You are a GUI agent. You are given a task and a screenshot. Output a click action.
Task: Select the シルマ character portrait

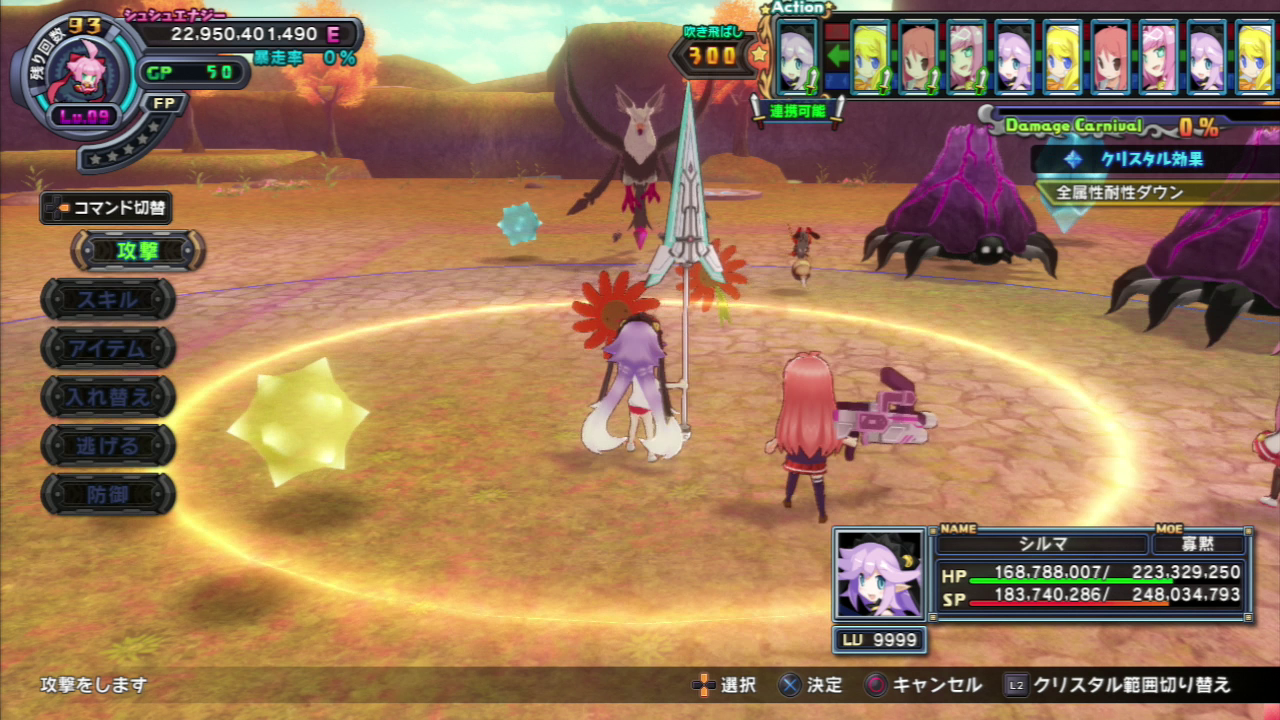coord(879,574)
